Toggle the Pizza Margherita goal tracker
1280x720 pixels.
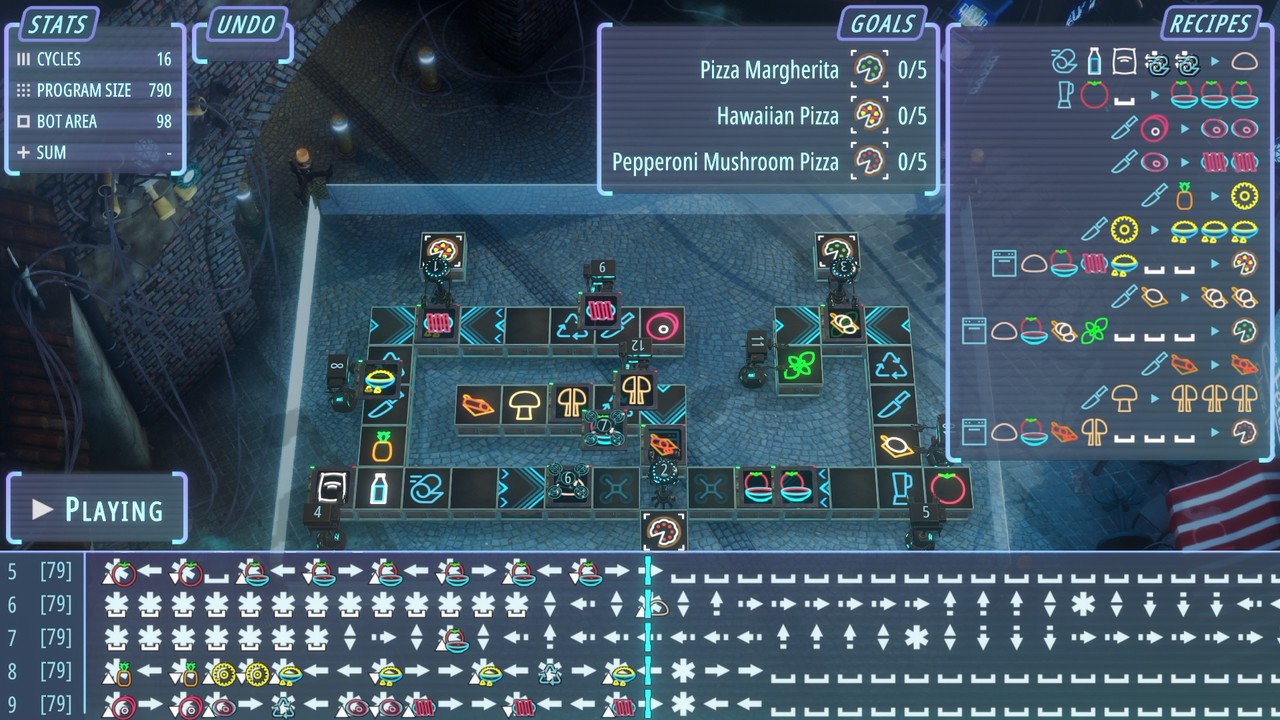point(867,70)
